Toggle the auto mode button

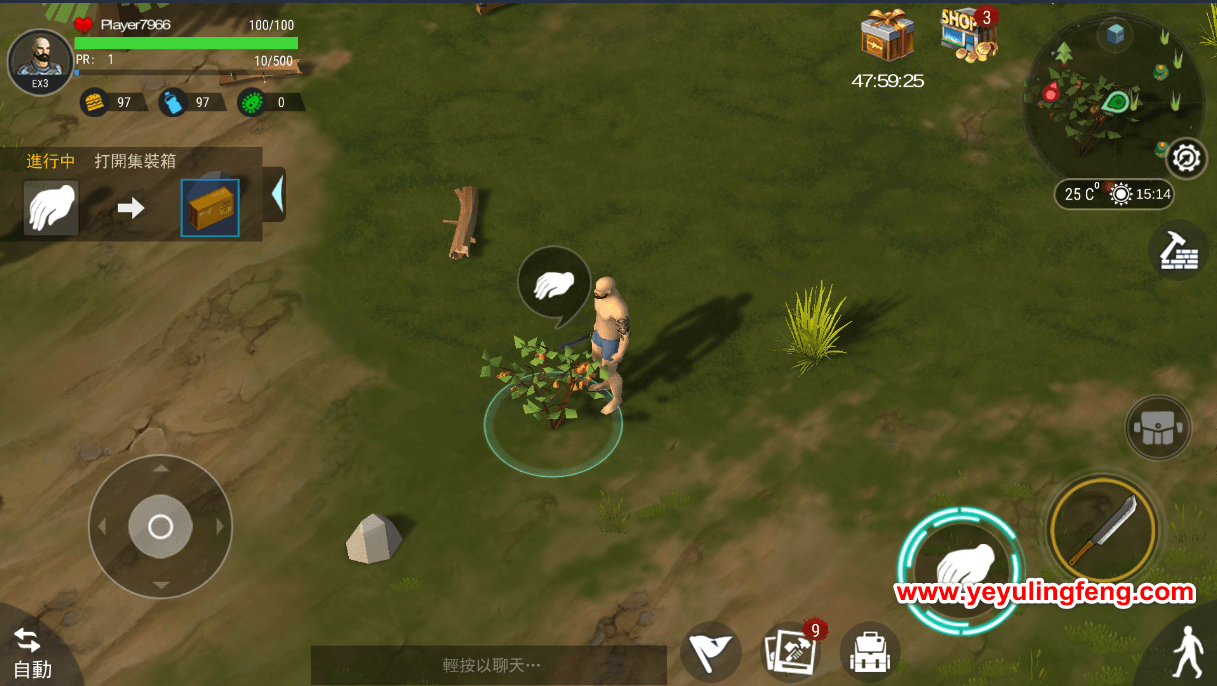point(30,652)
